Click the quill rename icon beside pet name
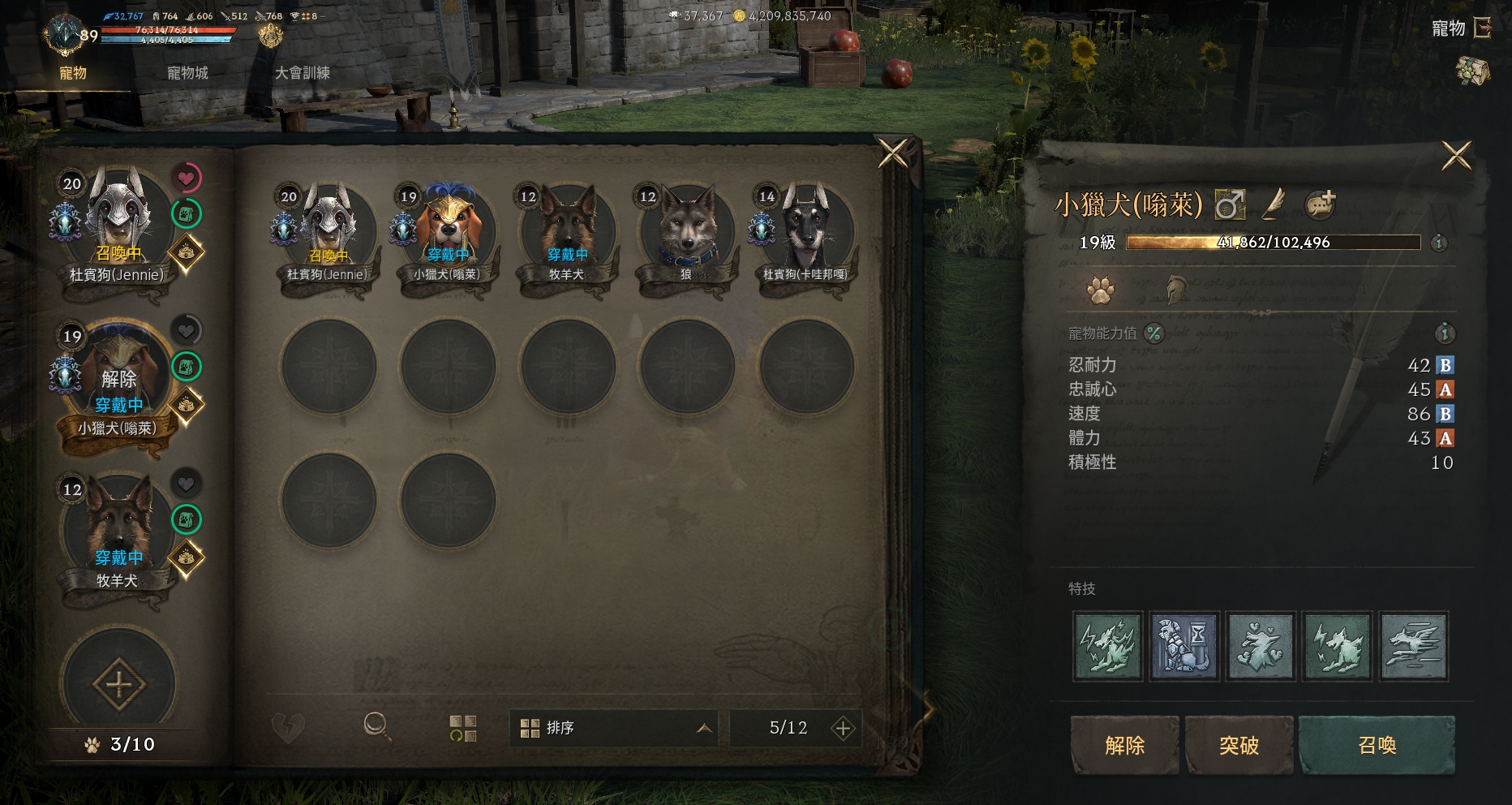Viewport: 1512px width, 805px height. click(x=1274, y=204)
